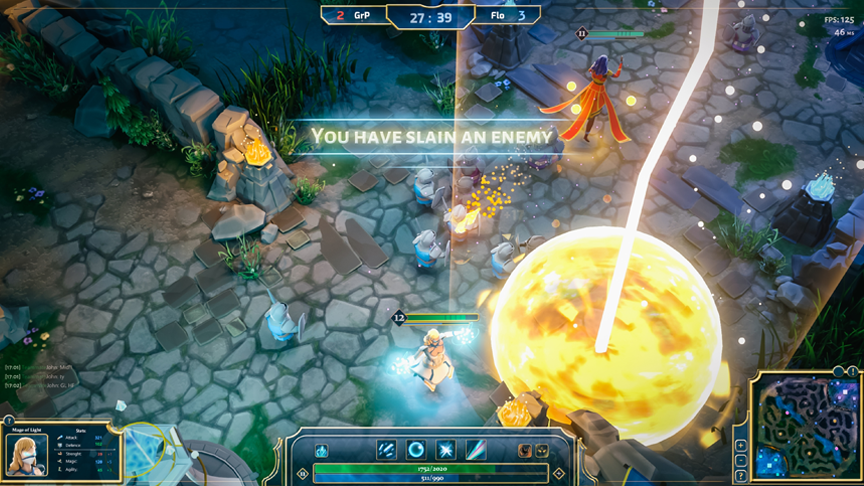Use the dark paw item slot

[x=541, y=451]
